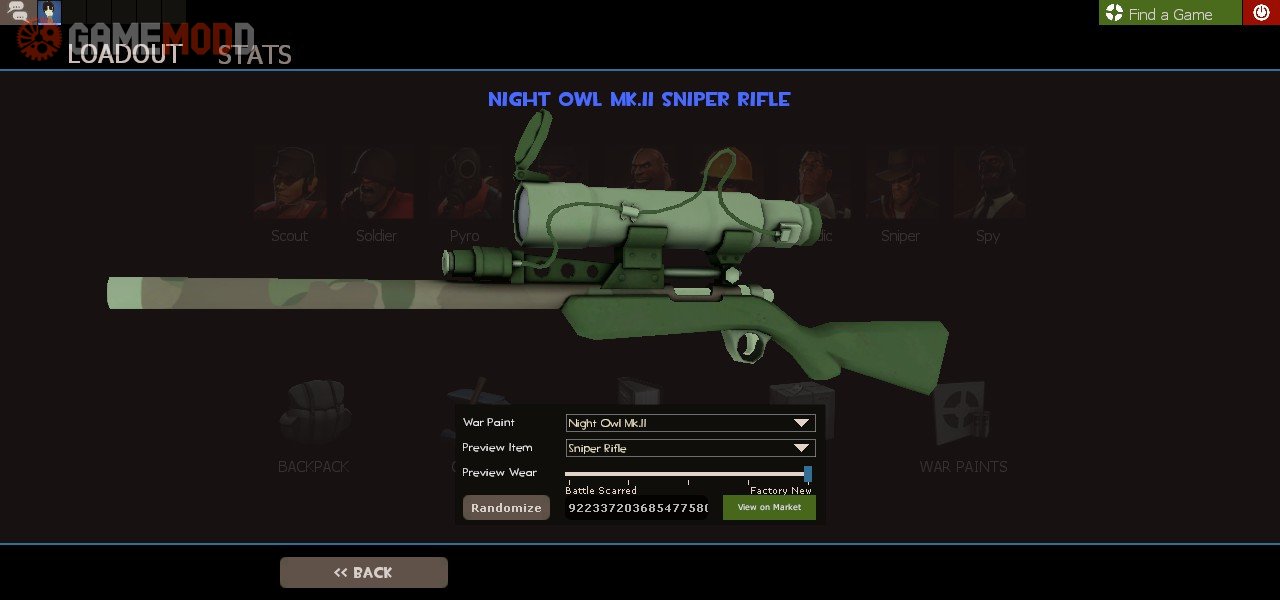Image resolution: width=1280 pixels, height=600 pixels.
Task: Open the Preview Item dropdown
Action: (x=690, y=448)
